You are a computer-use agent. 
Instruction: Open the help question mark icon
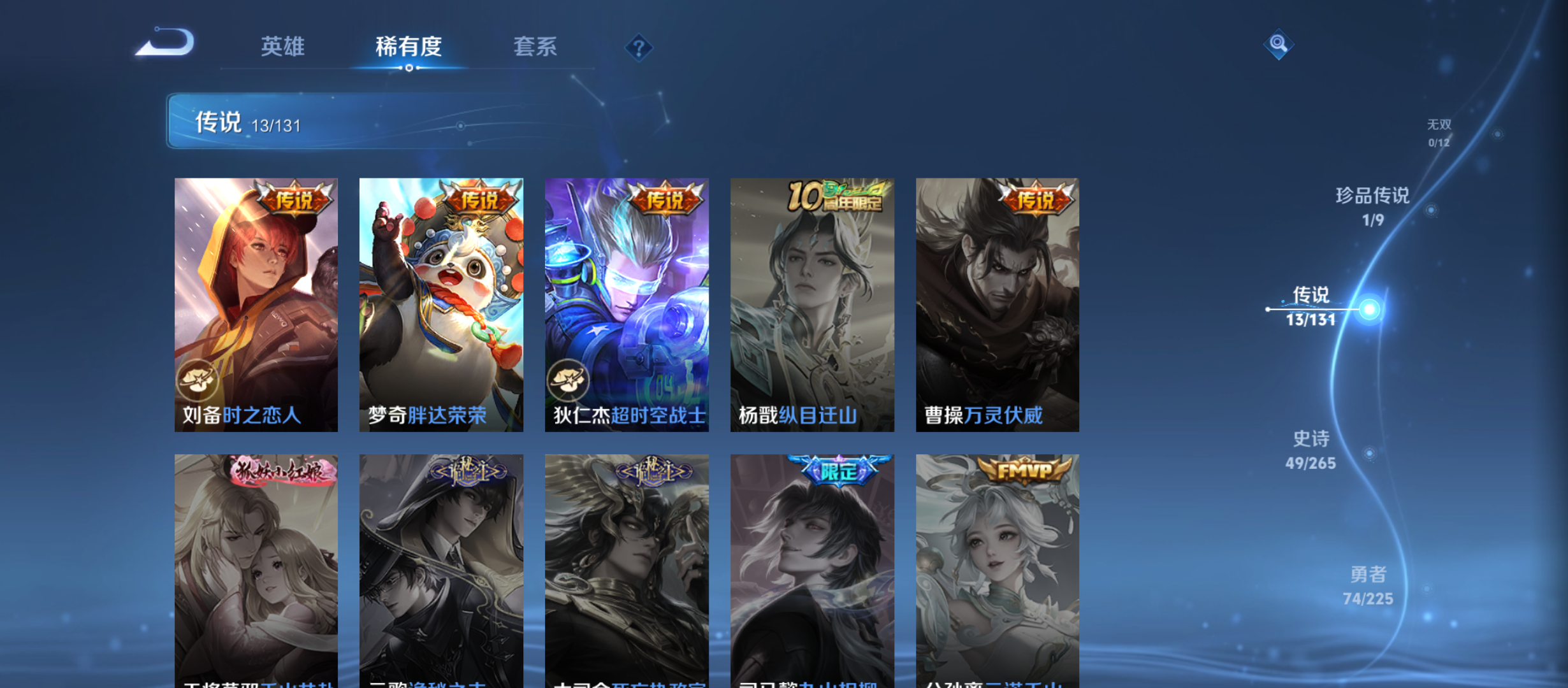pyautogui.click(x=639, y=48)
